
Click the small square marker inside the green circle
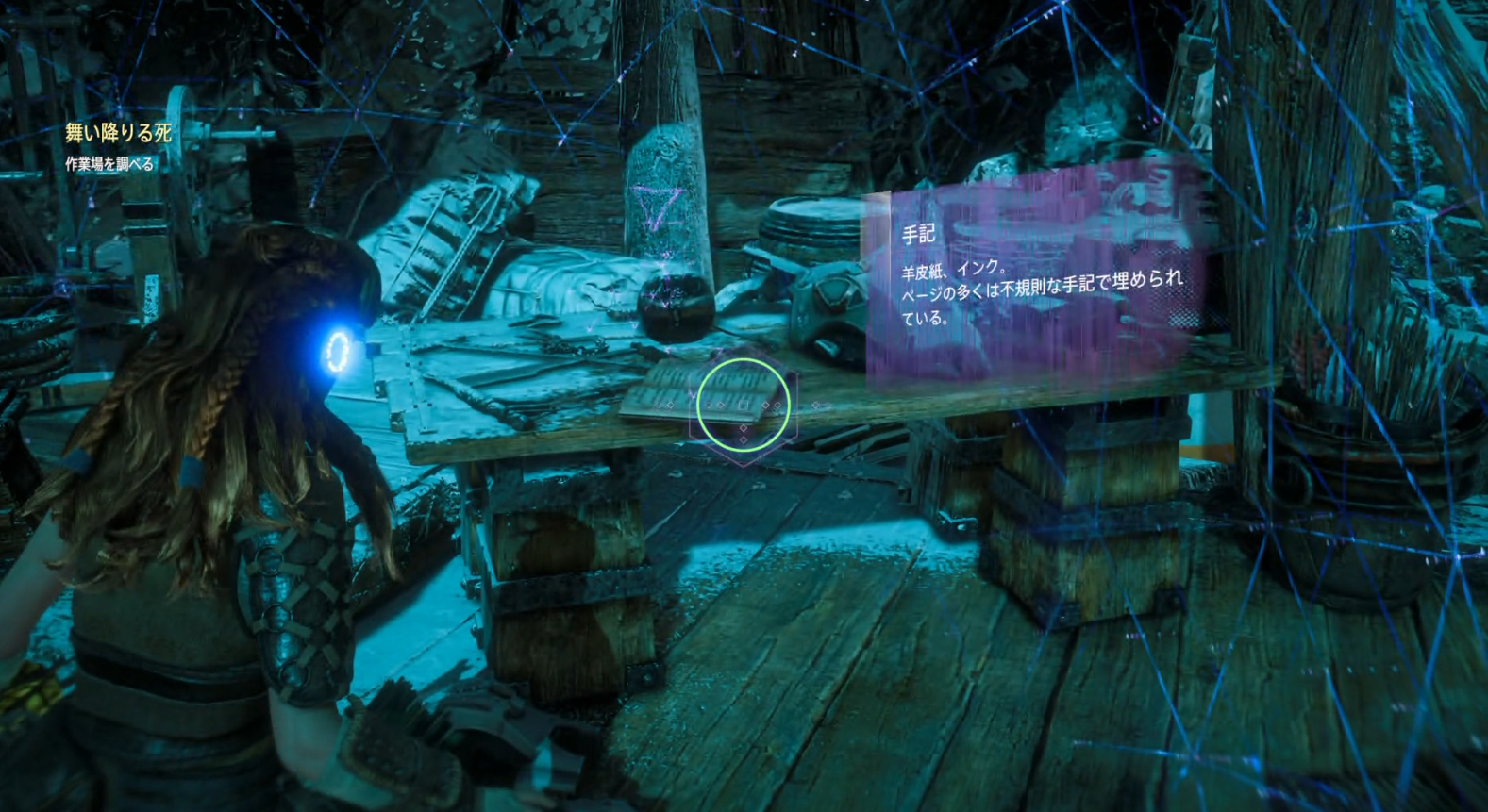coord(744,406)
